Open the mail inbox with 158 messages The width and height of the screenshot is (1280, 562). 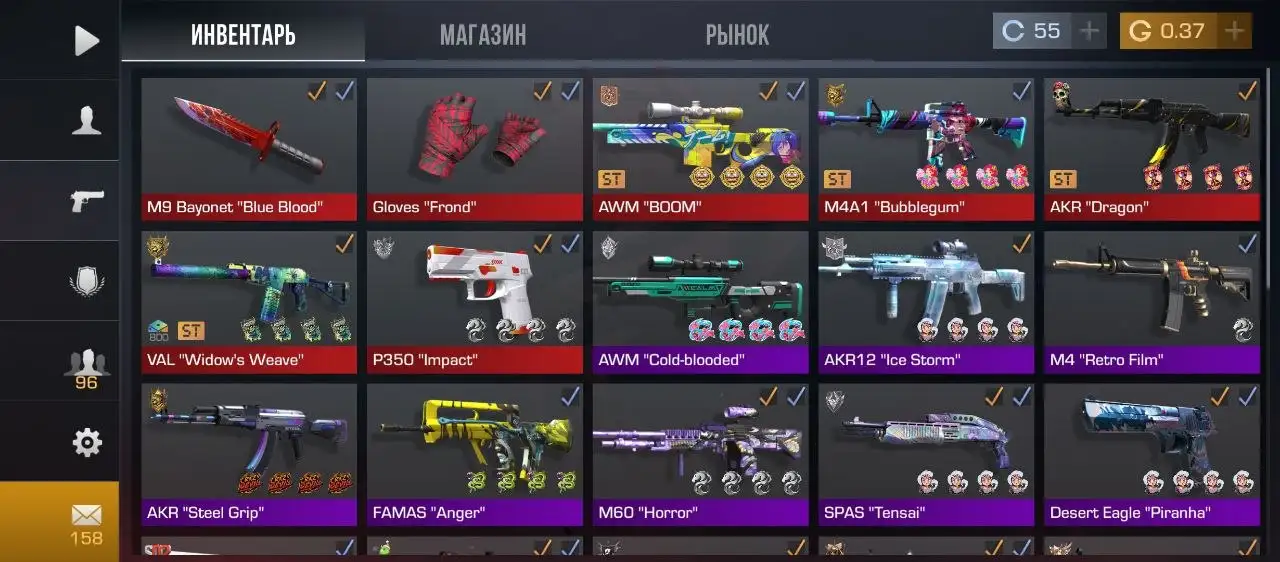coord(87,522)
